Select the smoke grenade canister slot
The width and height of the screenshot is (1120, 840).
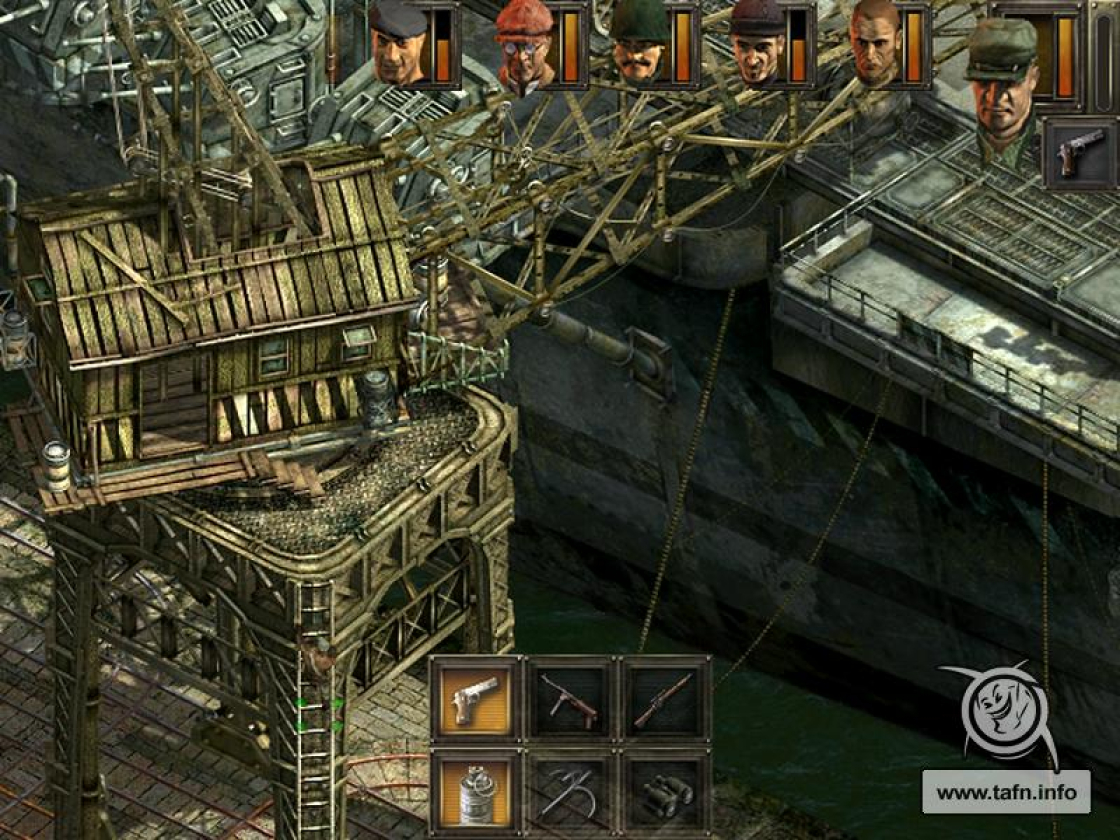tap(476, 793)
